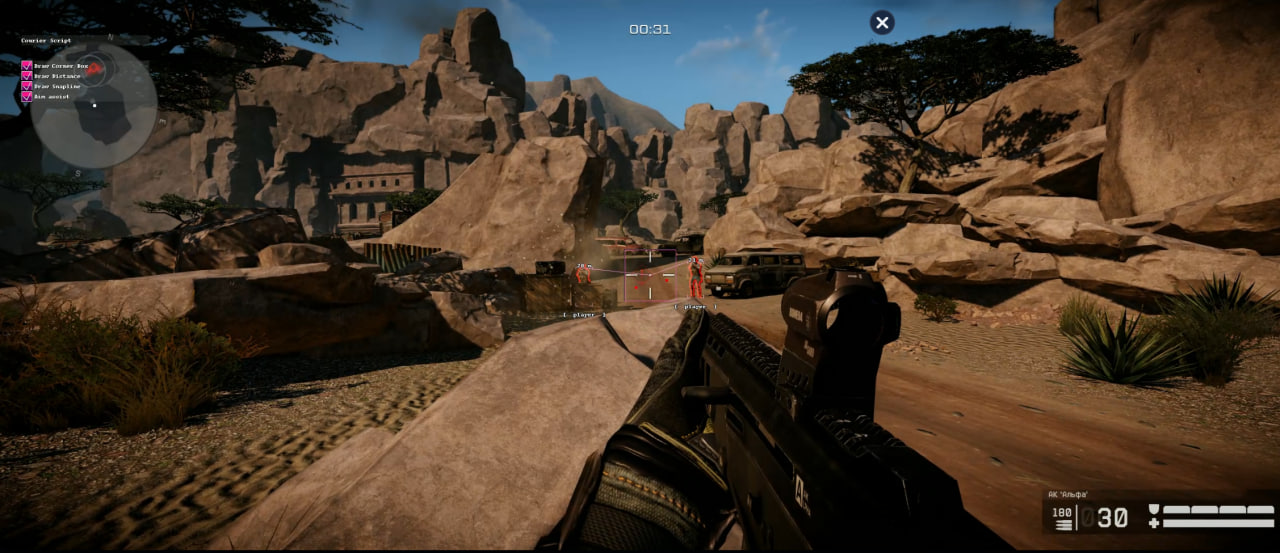
Task: Toggle the Draw Corner Box checkbox
Action: (27, 66)
